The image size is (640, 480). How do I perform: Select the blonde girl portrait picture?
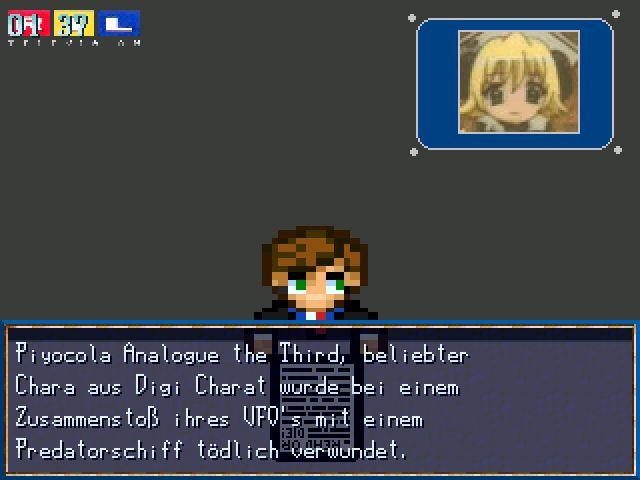[518, 82]
